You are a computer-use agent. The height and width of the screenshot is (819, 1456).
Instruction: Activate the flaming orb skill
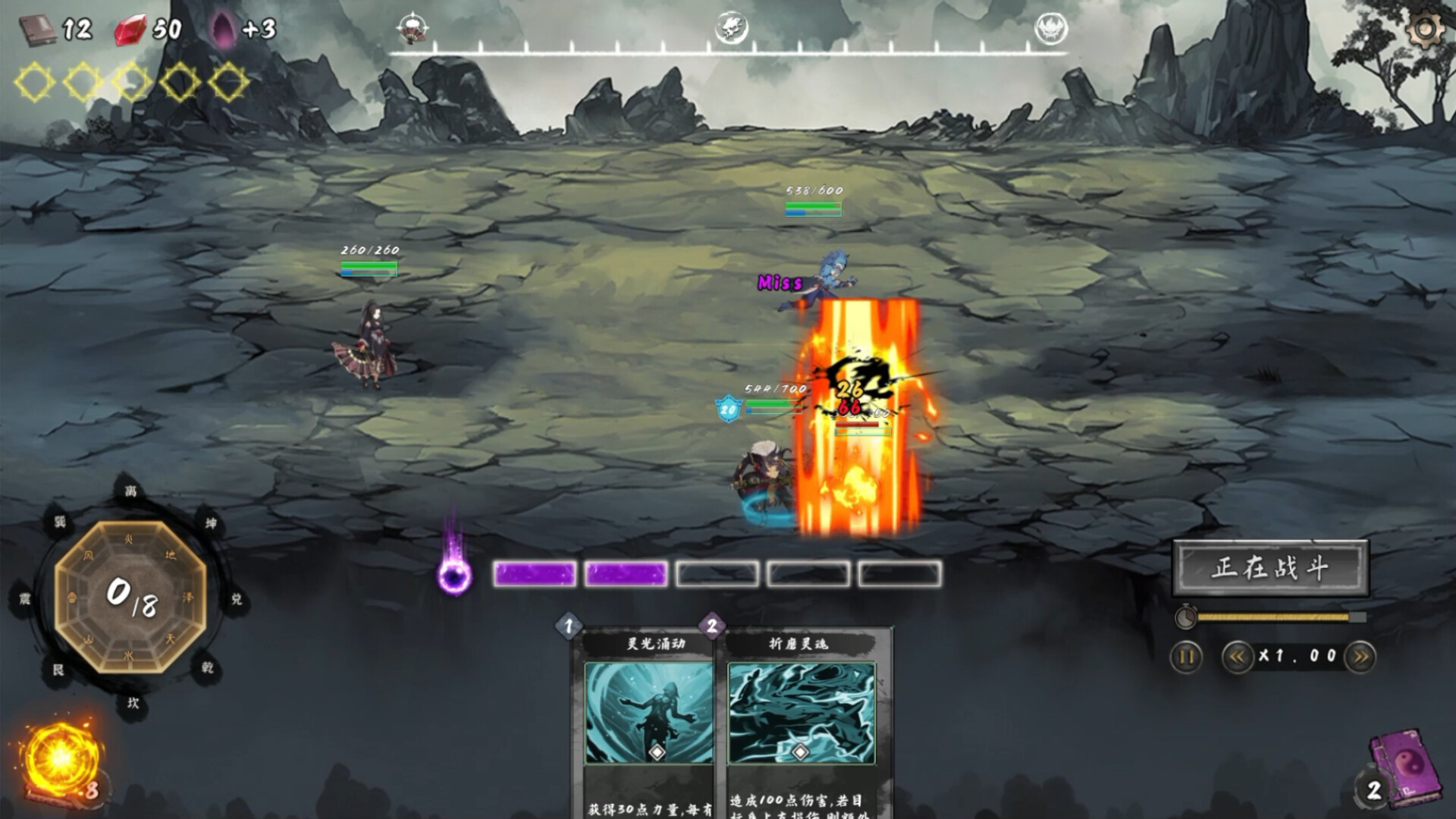59,758
